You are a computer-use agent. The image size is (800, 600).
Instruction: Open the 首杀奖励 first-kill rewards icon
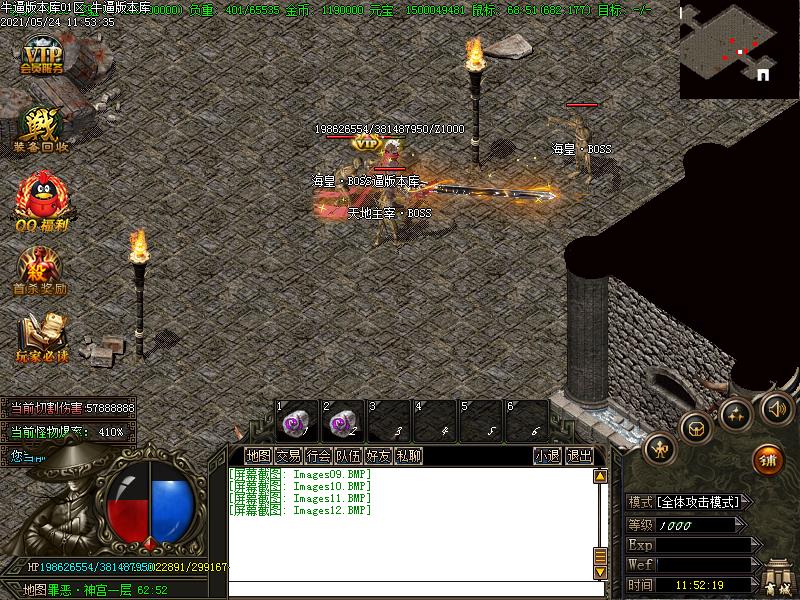(x=40, y=272)
